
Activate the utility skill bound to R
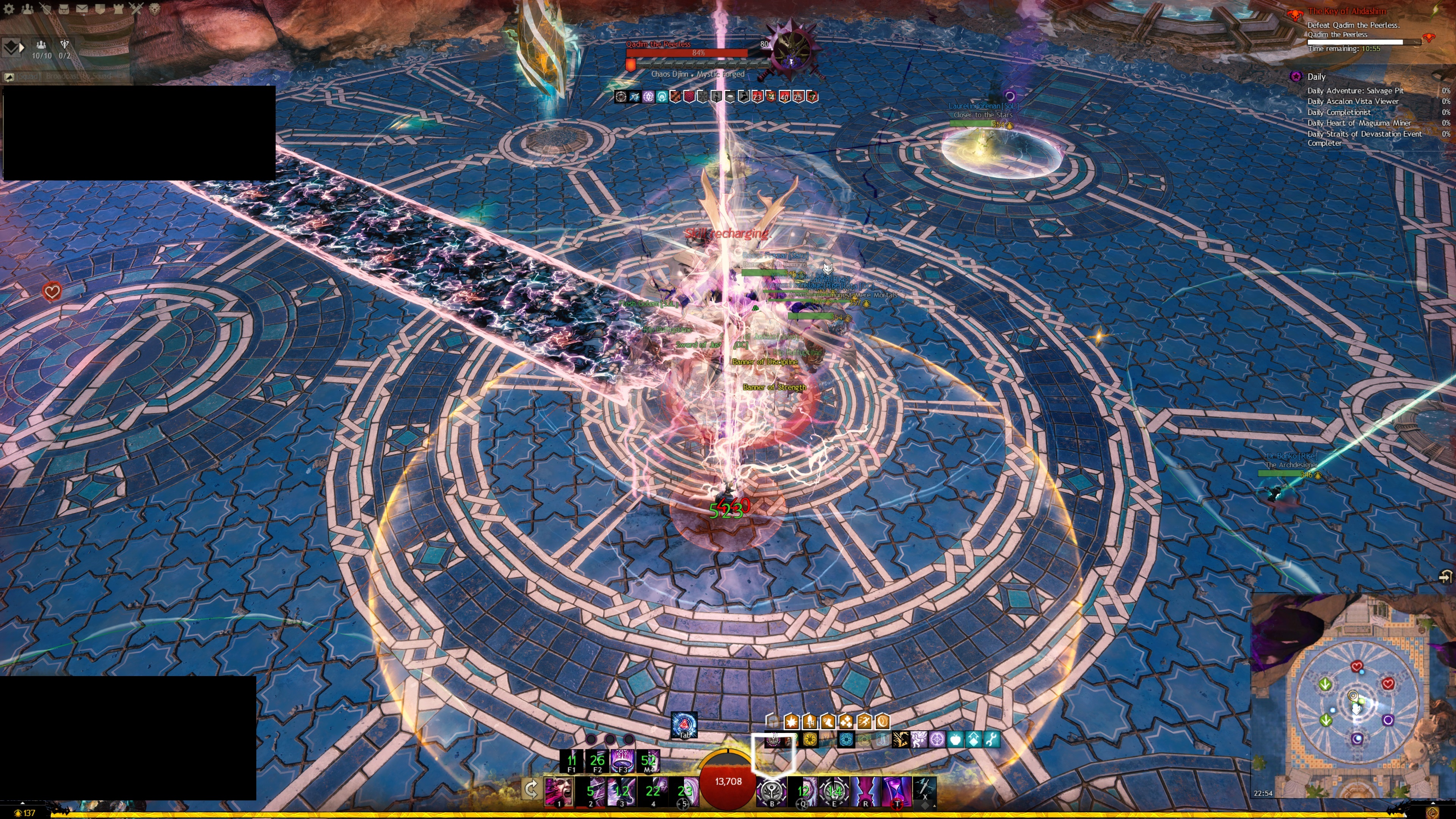point(865,791)
